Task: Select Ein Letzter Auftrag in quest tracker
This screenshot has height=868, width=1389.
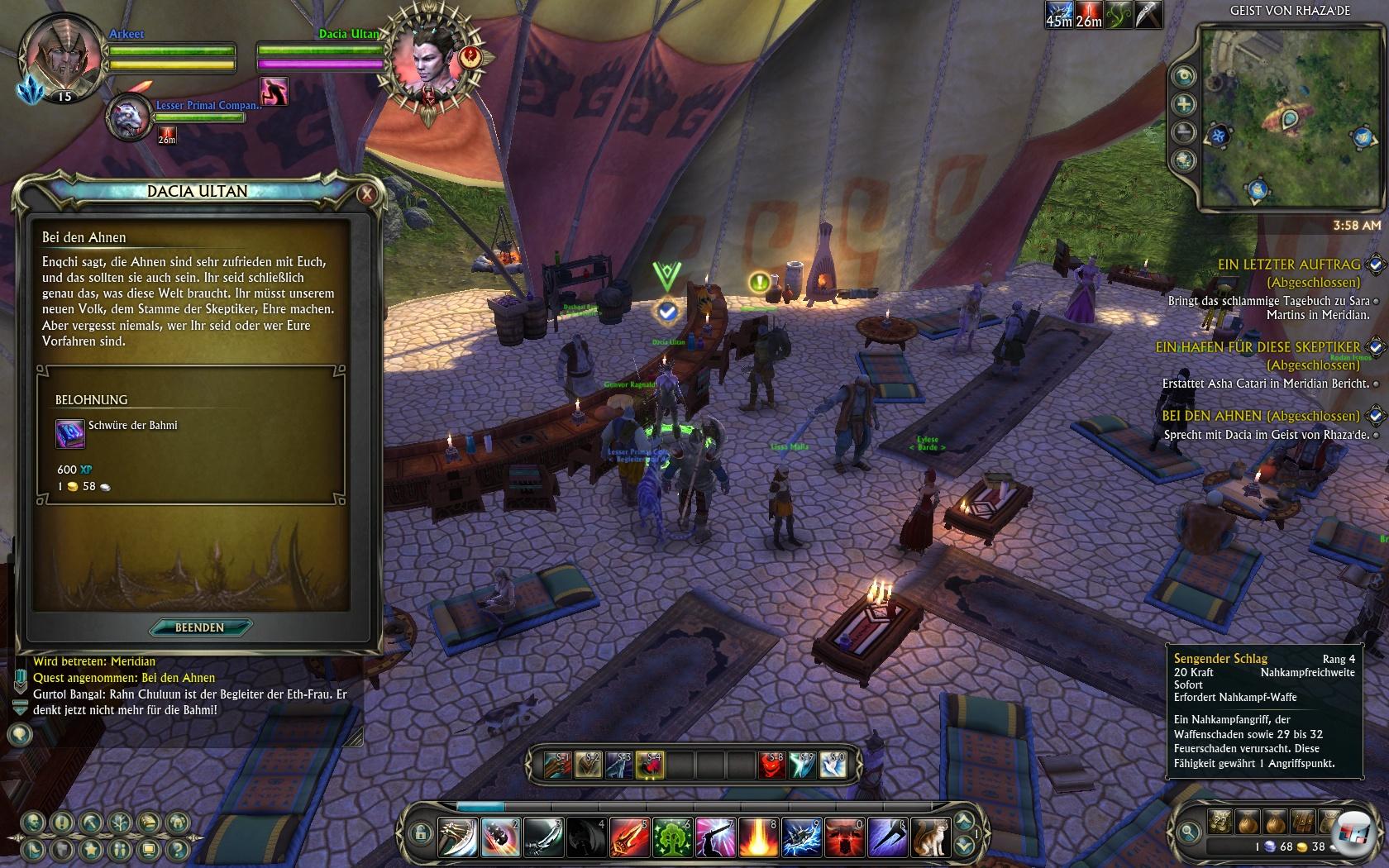Action: pos(1288,265)
